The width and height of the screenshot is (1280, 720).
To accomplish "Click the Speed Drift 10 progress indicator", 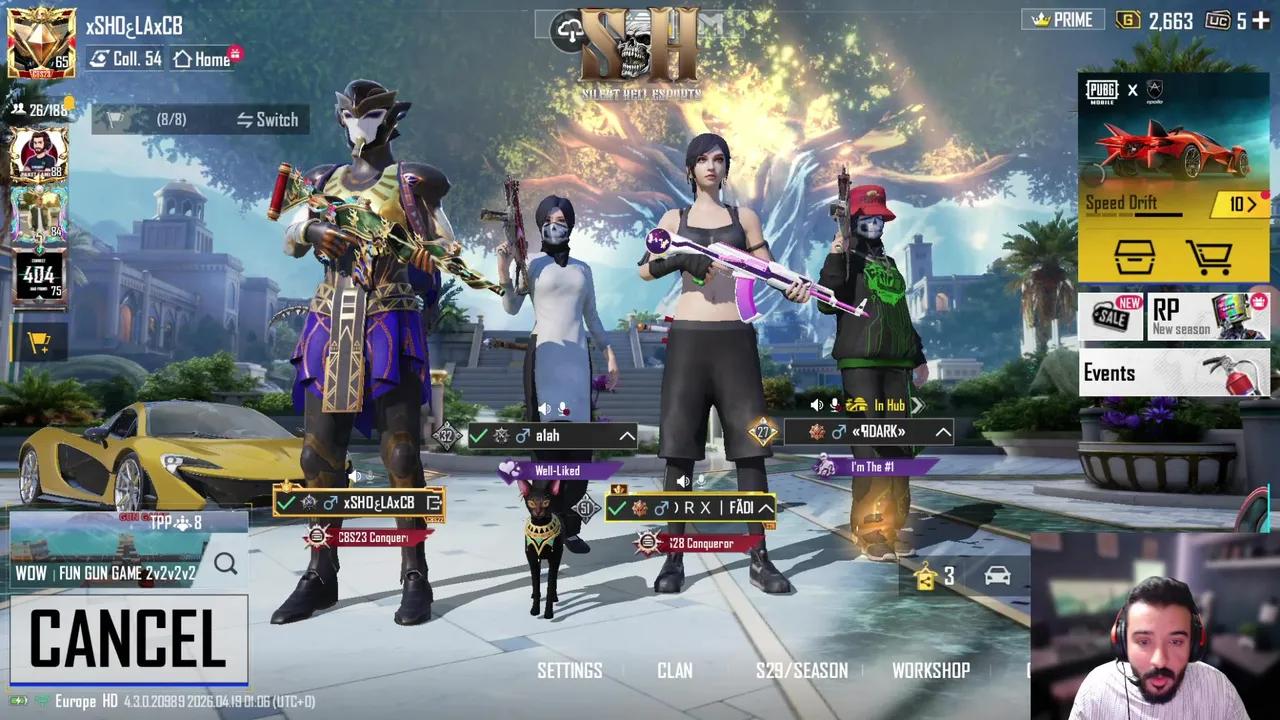I will (x=1241, y=203).
